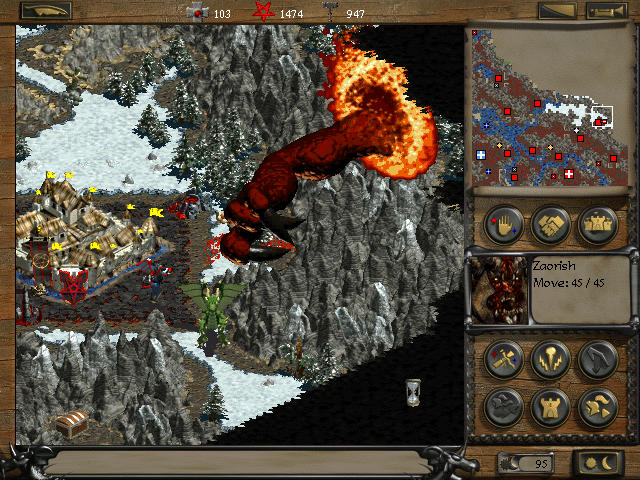The image size is (640, 480).
Task: Click the grey flying creature button
Action: point(504,406)
